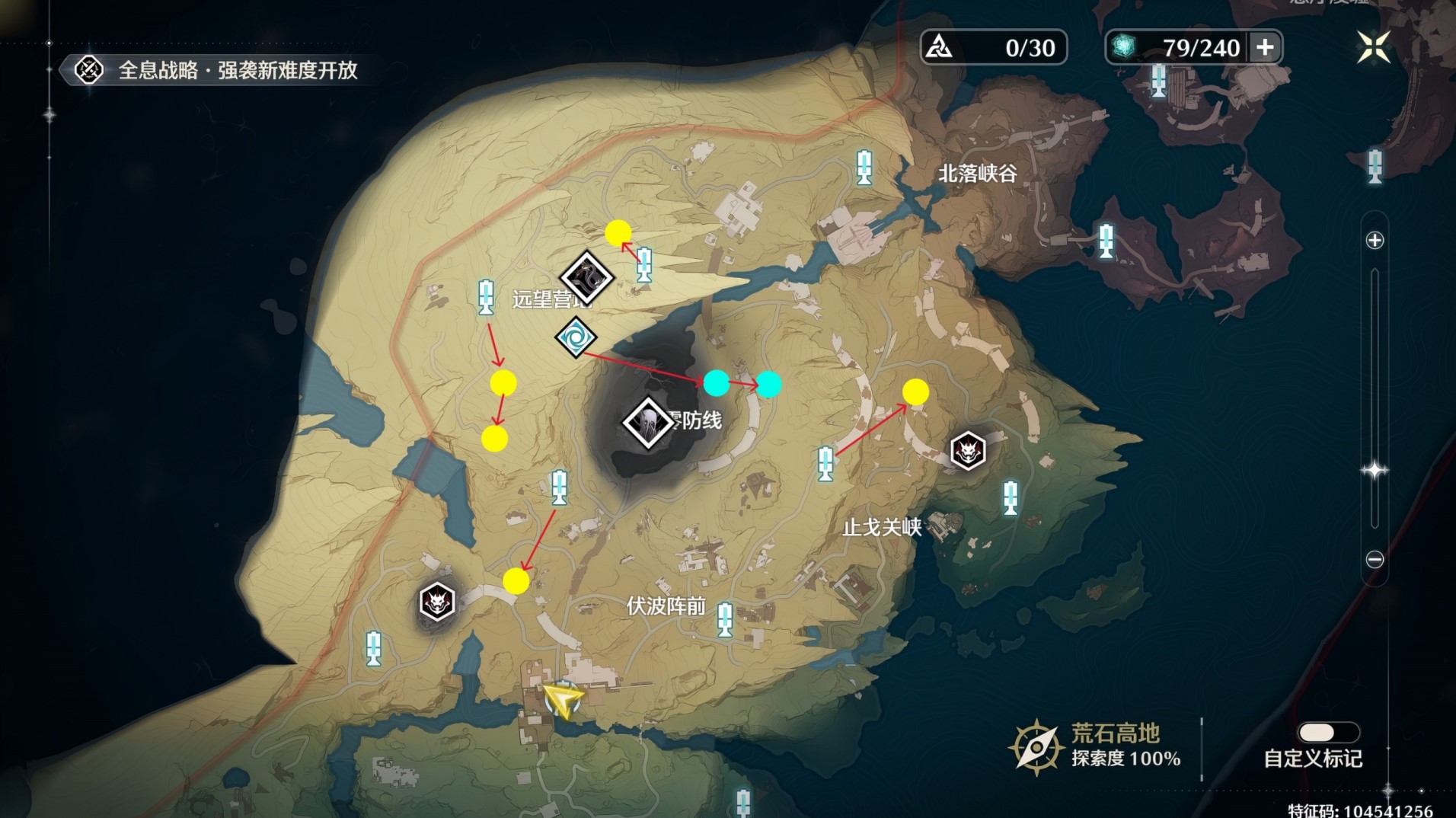
Task: Select the dragon boss diamond marker
Action: point(586,277)
